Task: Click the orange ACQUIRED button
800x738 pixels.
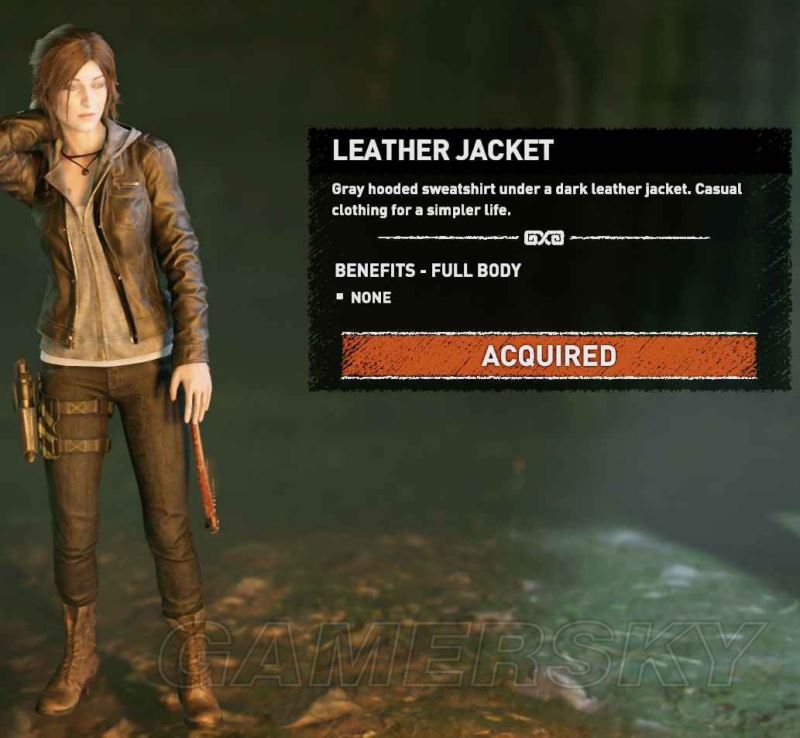Action: (x=548, y=356)
